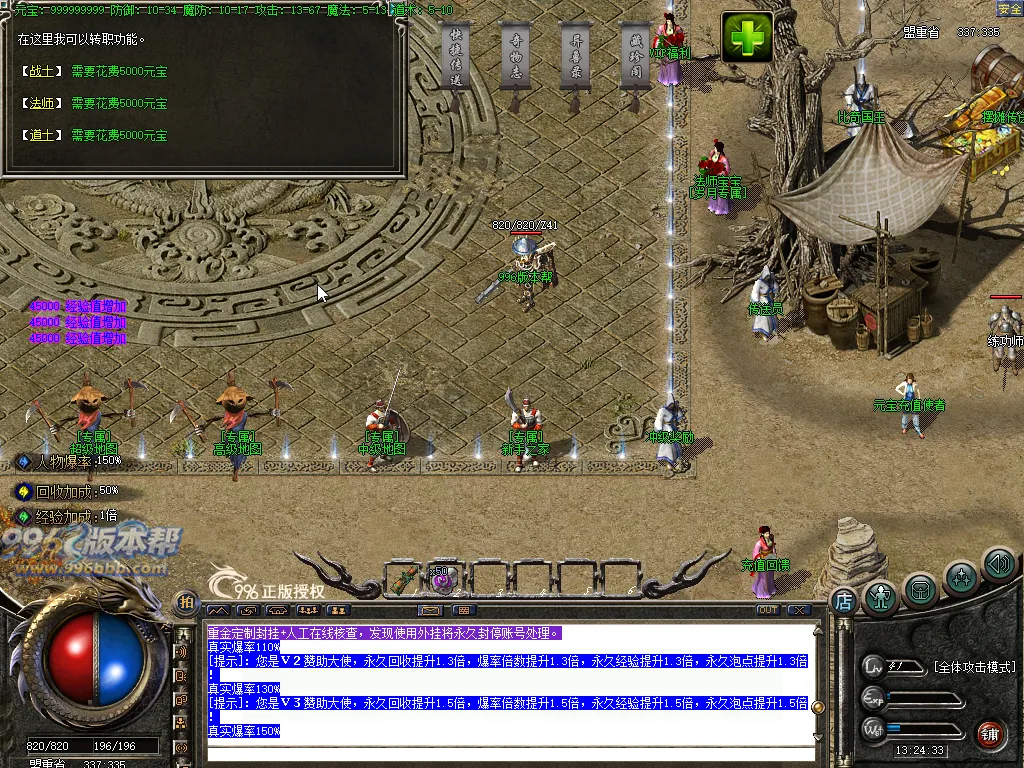Image resolution: width=1024 pixels, height=768 pixels.
Task: Select the bamboo scroll hotbar item
Action: point(405,578)
